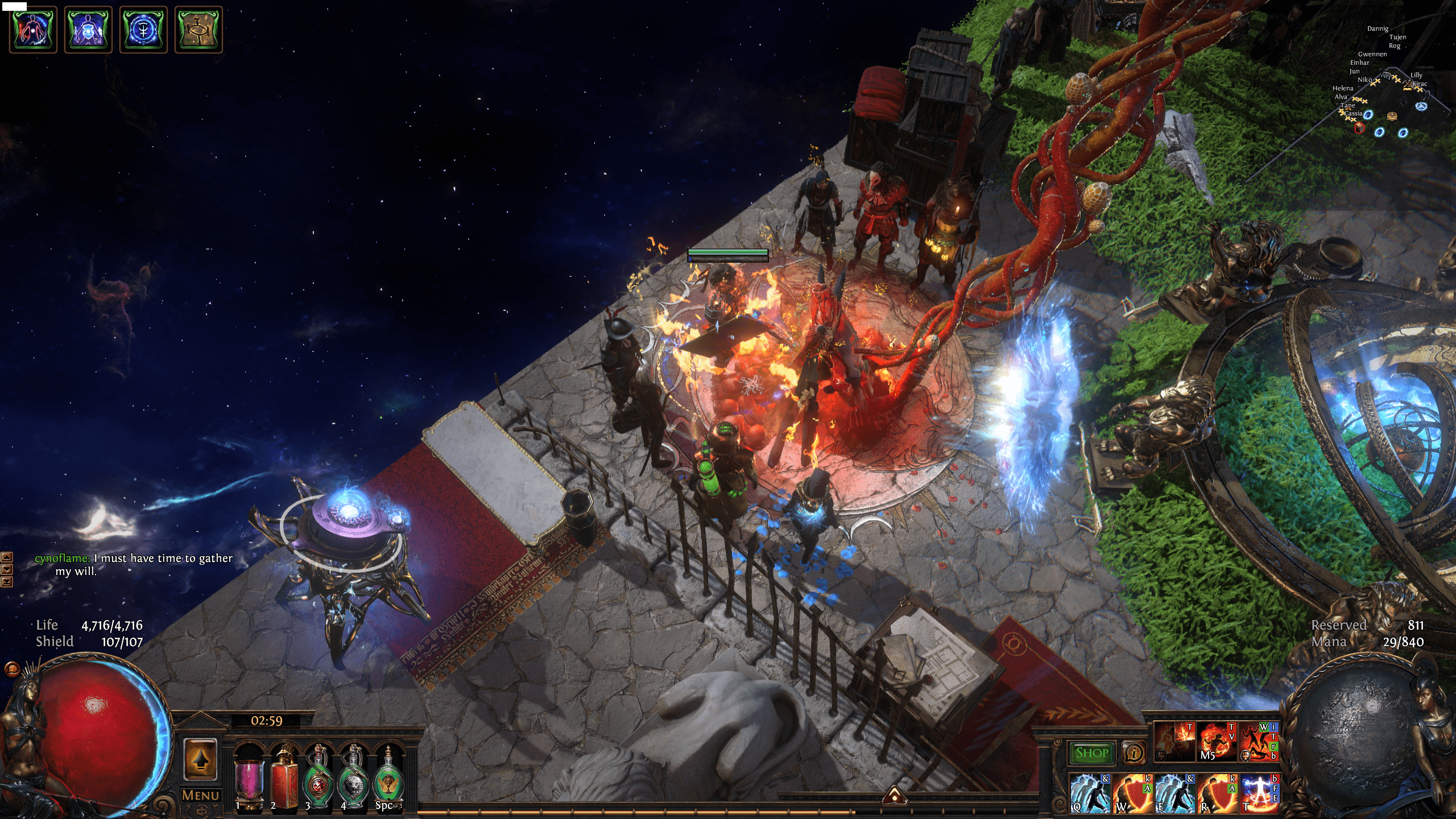Select the blue dash skill bound to Q

[1090, 793]
